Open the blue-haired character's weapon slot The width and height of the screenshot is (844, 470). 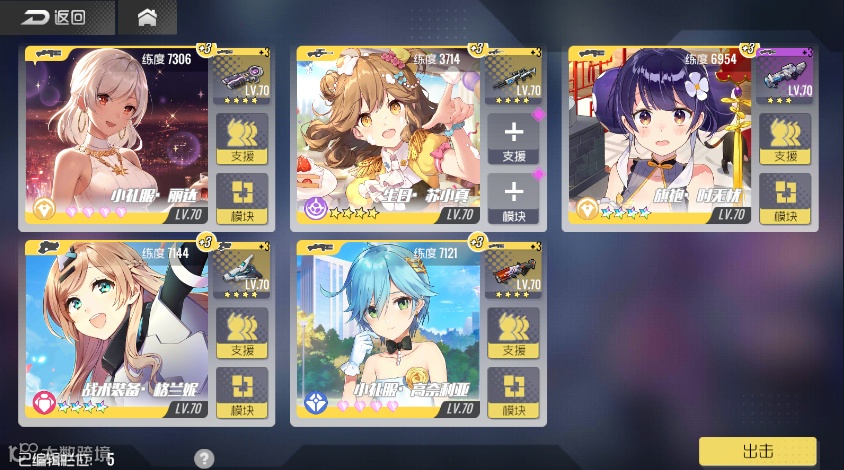(x=513, y=272)
